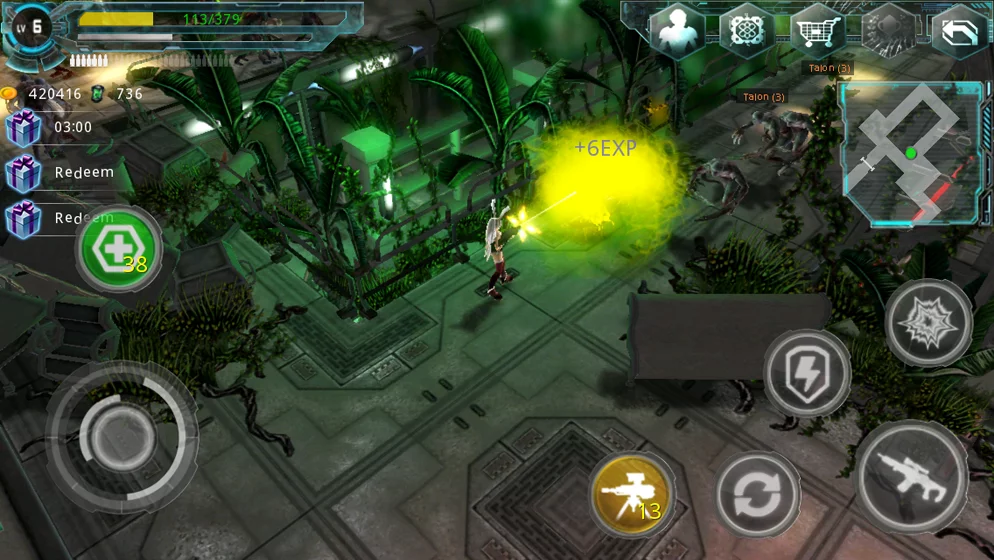Image resolution: width=994 pixels, height=560 pixels.
Task: Tap the minimap
Action: [911, 153]
